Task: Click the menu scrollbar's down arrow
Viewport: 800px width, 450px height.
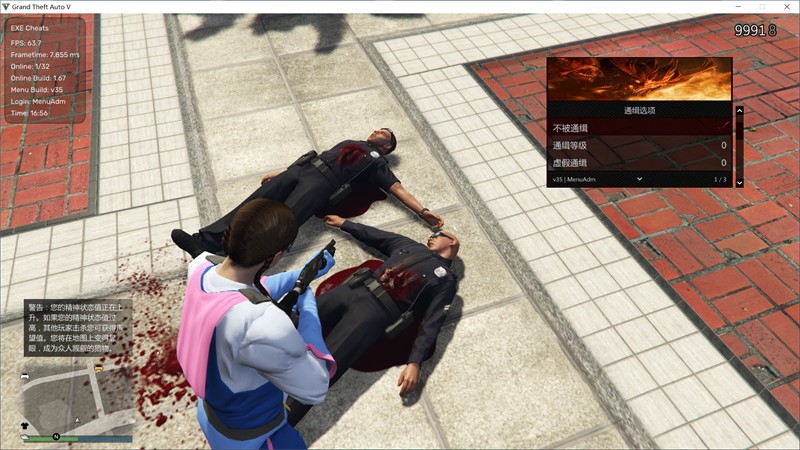Action: click(x=739, y=182)
